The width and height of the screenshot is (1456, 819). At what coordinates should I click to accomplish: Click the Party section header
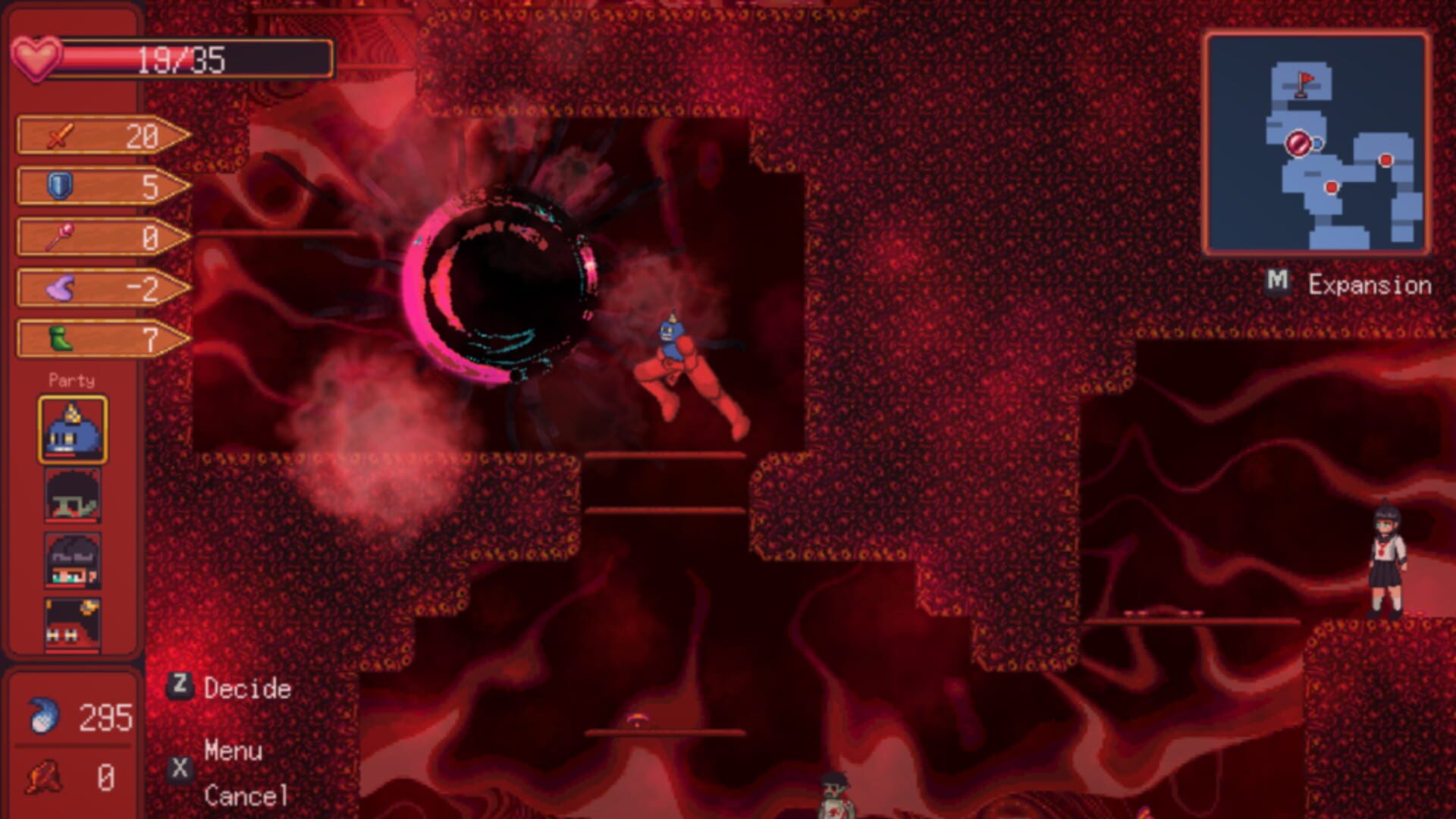tap(73, 379)
